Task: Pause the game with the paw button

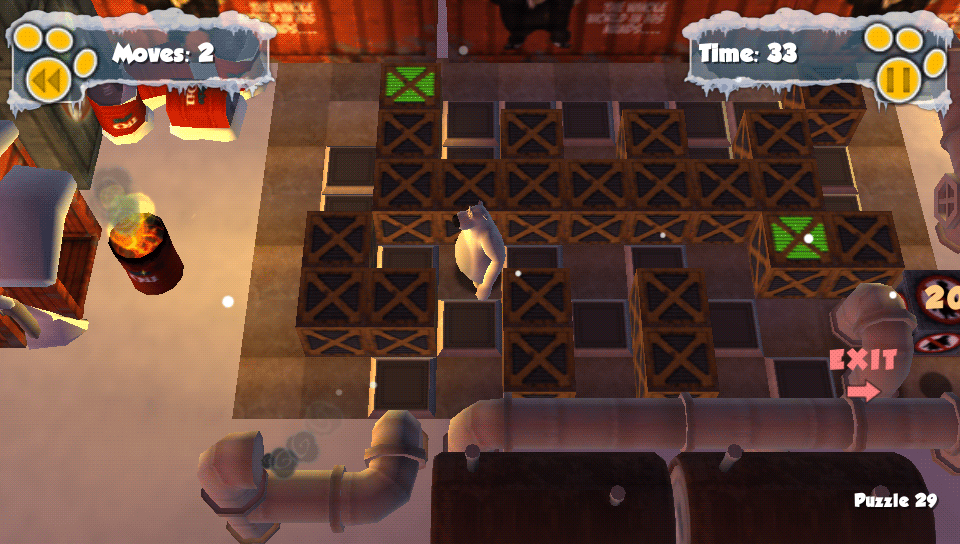Action: click(897, 78)
